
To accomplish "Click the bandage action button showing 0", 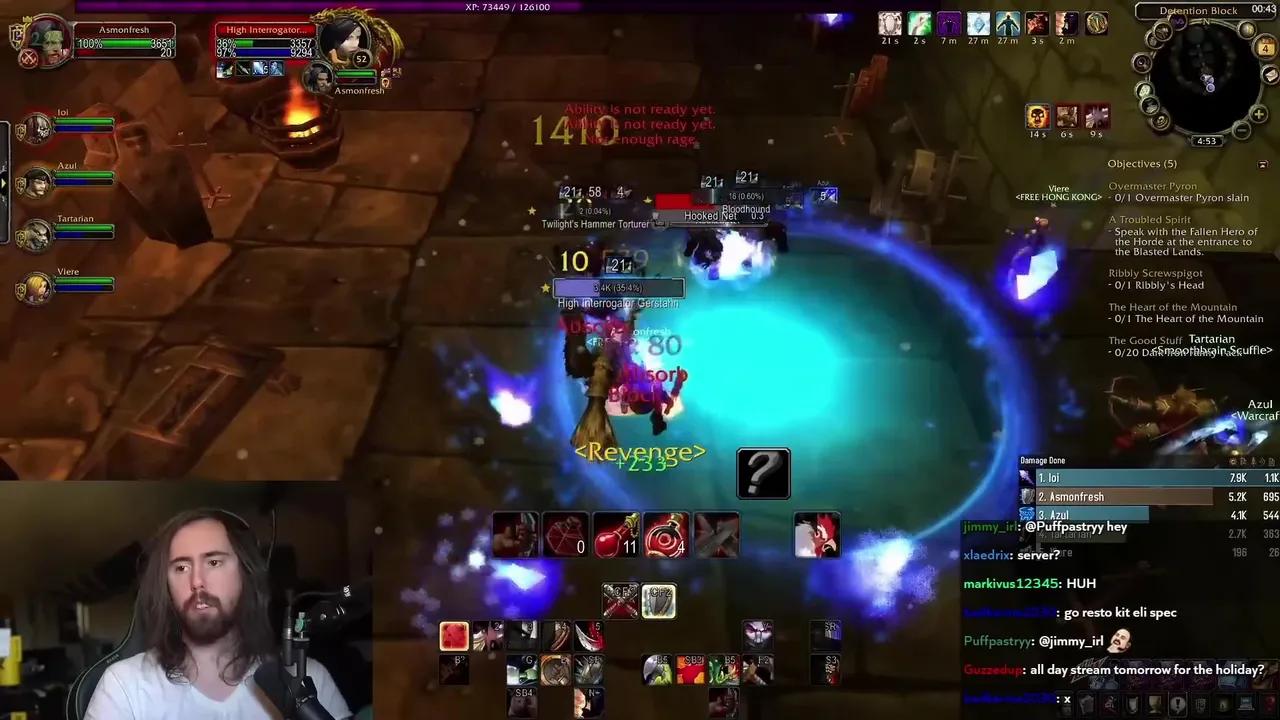I will click(x=565, y=533).
